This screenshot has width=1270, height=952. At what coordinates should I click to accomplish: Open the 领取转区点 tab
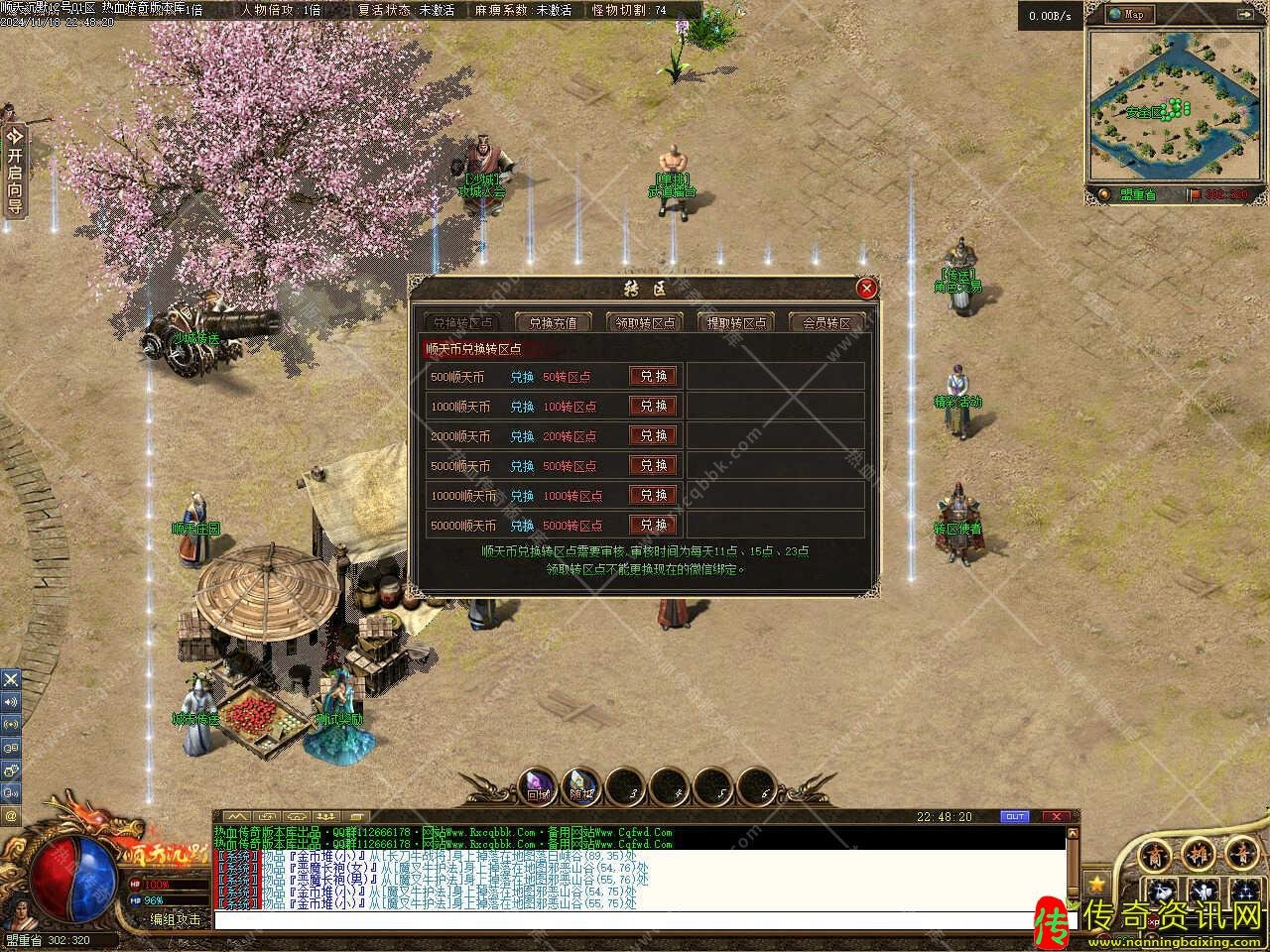(645, 322)
